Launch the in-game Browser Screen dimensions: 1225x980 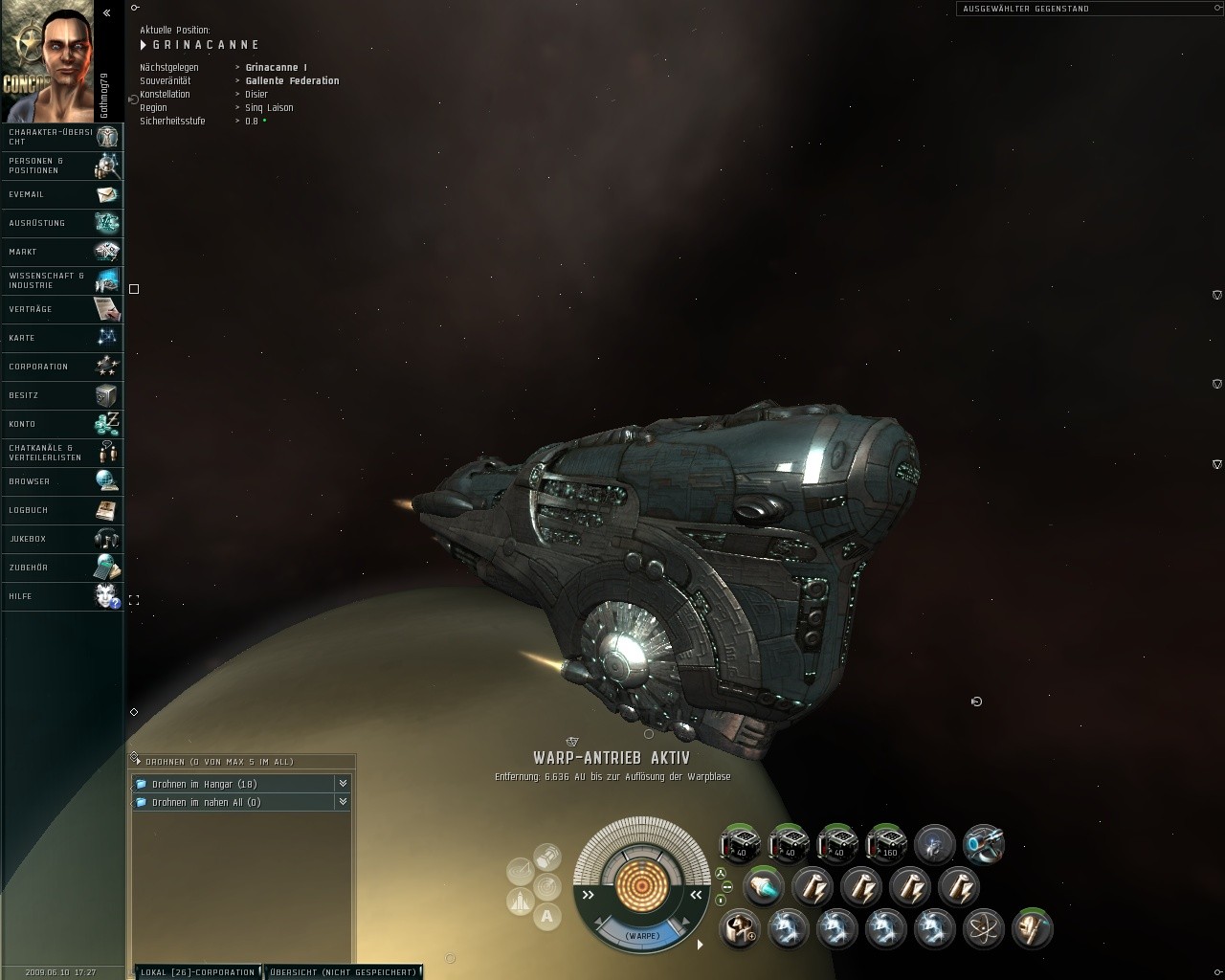[x=63, y=481]
